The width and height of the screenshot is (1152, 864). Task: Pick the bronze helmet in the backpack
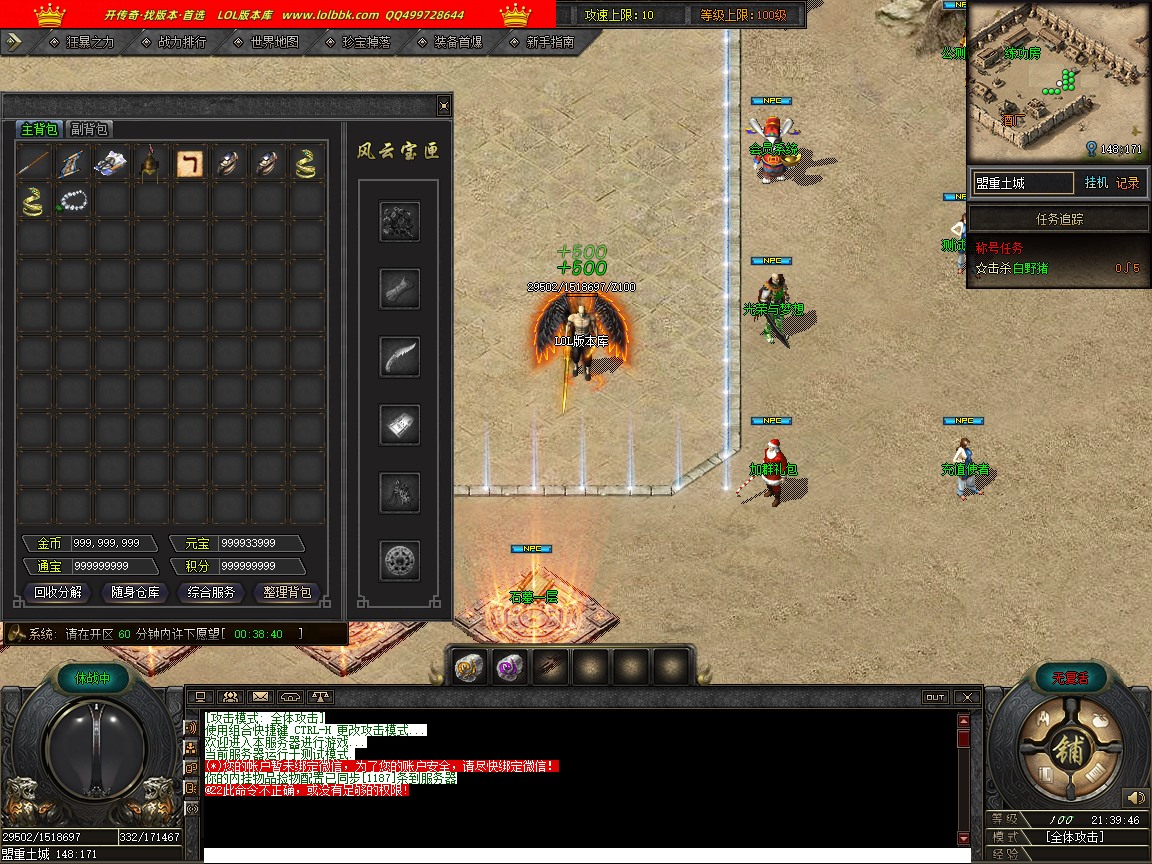[151, 163]
